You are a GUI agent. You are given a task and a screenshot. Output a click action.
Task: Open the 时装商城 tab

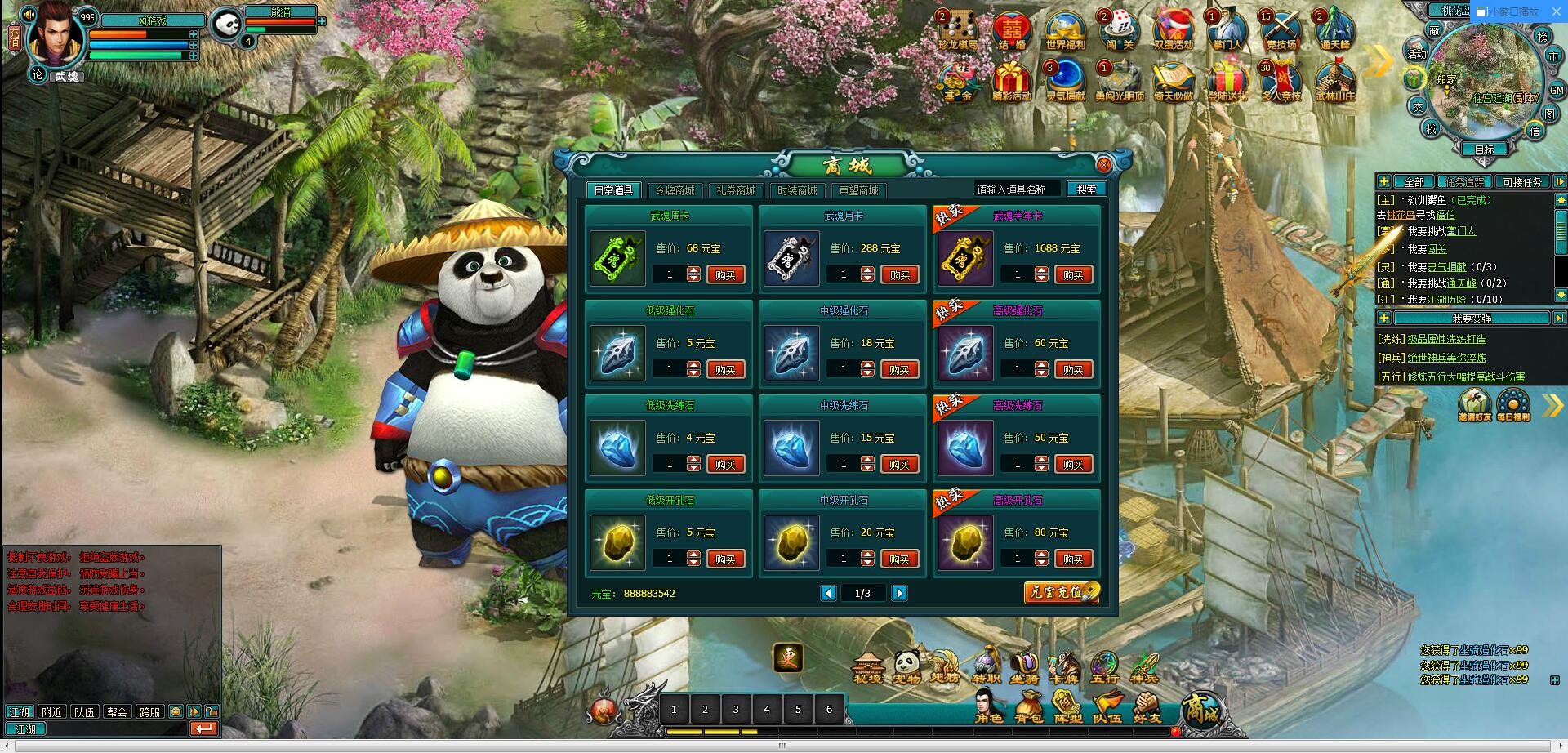(797, 190)
